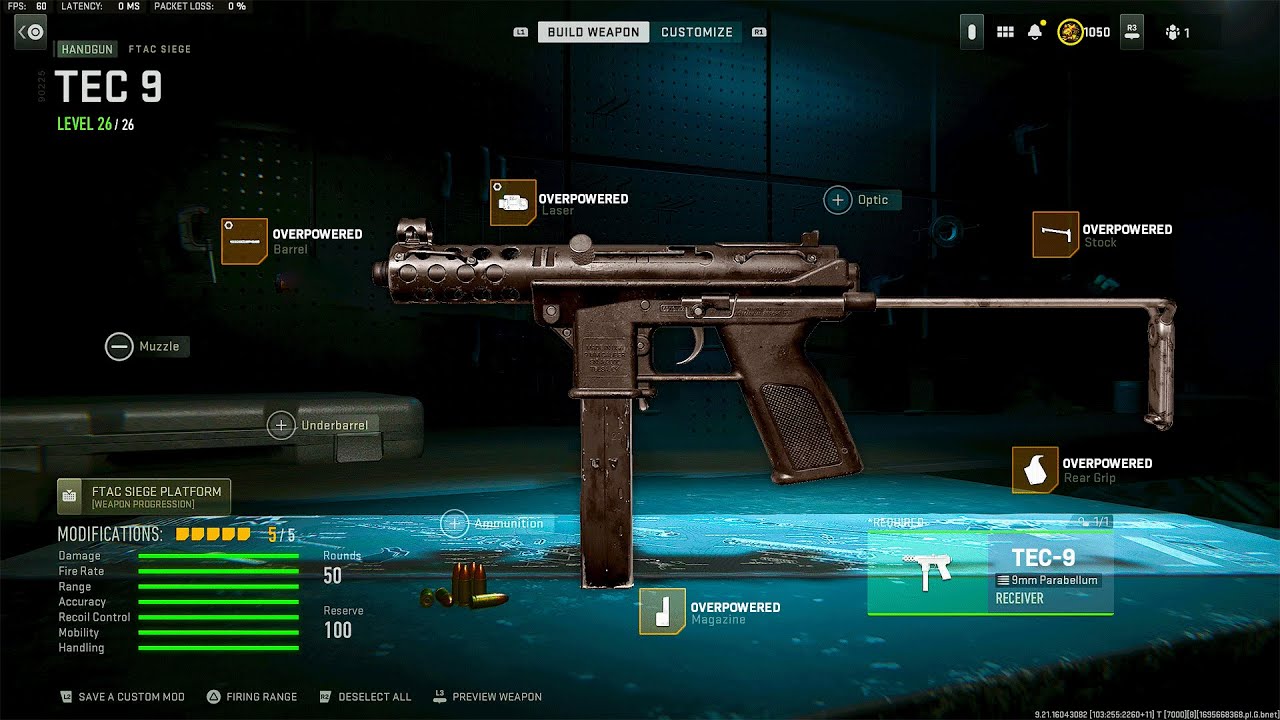1280x720 pixels.
Task: Preview the weapon
Action: point(487,697)
